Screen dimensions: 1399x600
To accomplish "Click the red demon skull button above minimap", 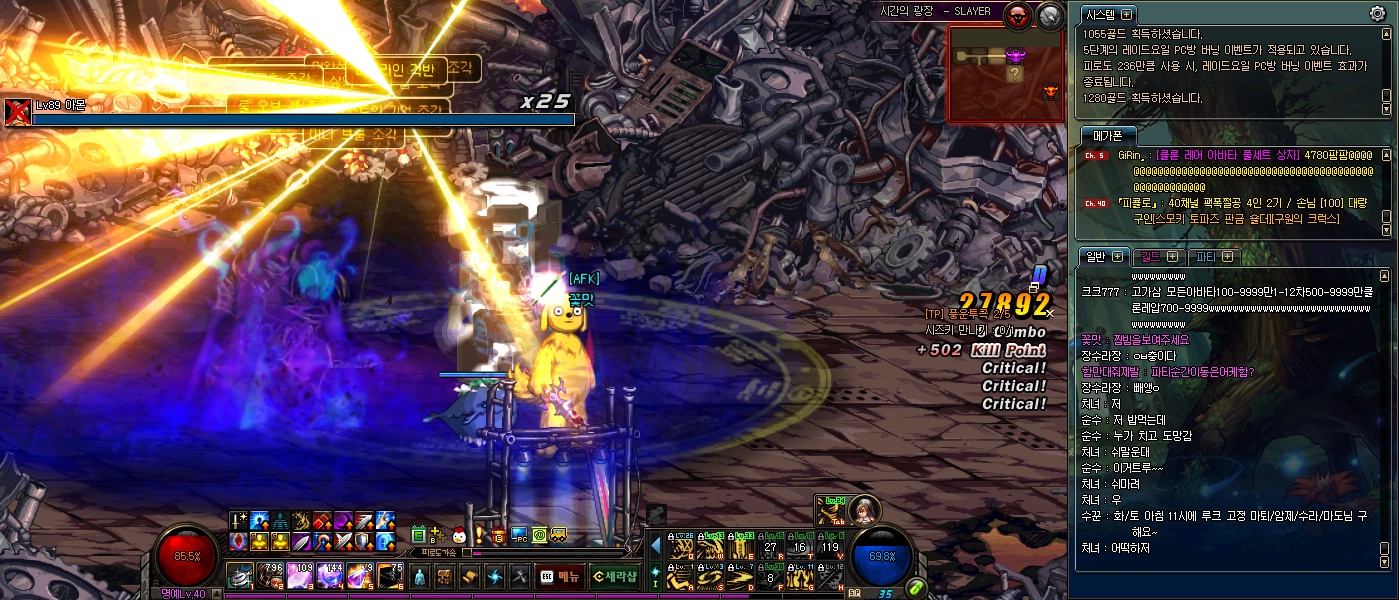I will coord(1017,15).
